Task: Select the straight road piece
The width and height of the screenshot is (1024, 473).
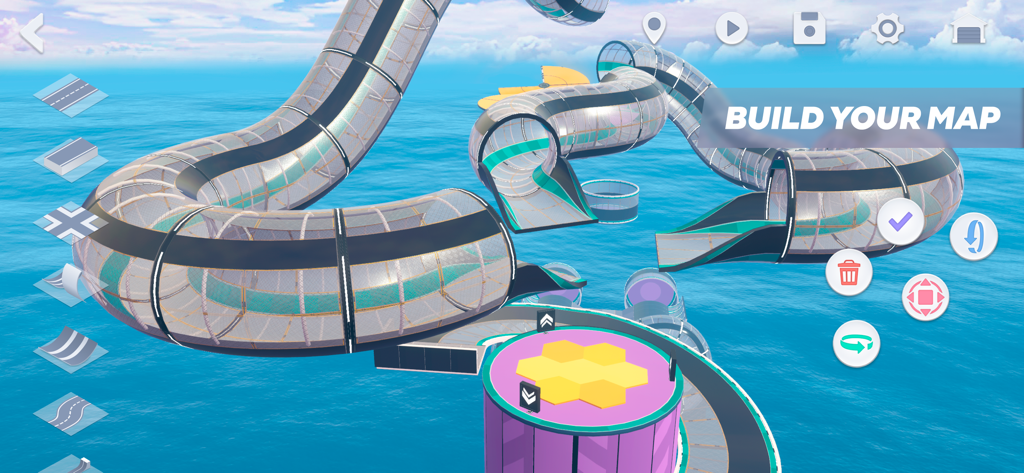Action: (70, 95)
